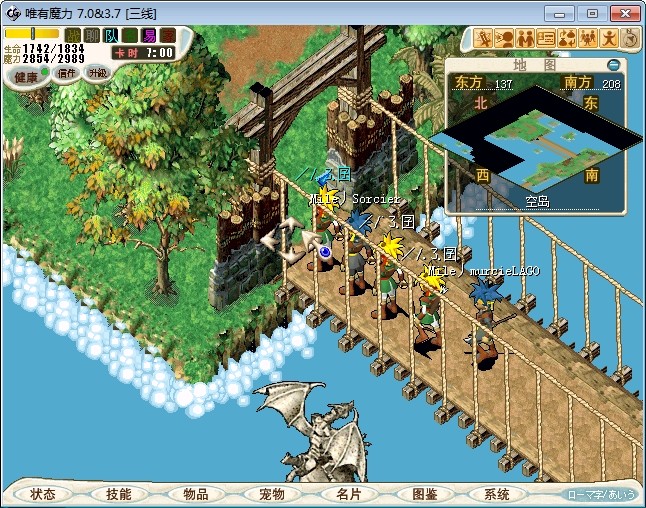Open the 信件 mail button
The image size is (646, 508).
[67, 73]
